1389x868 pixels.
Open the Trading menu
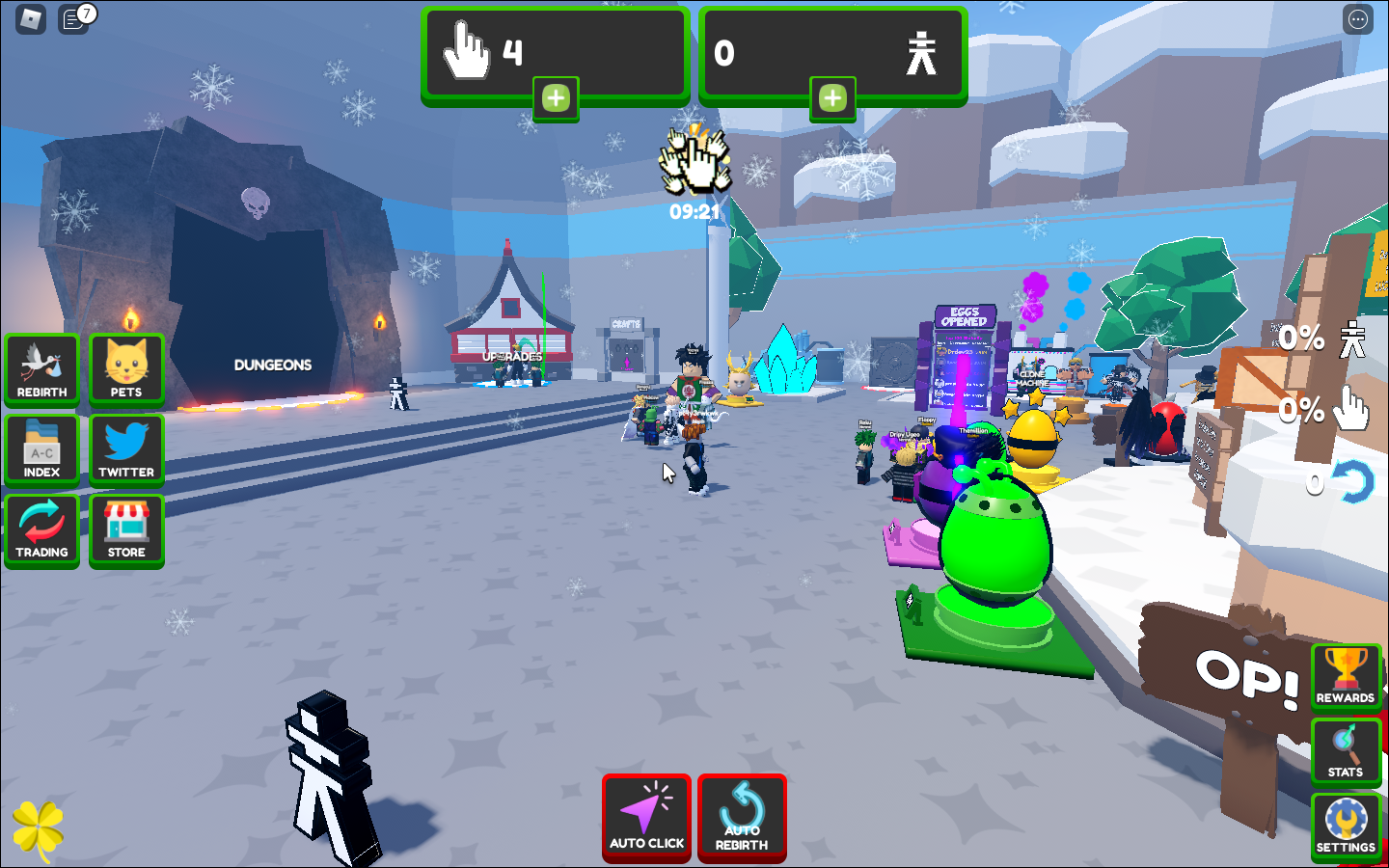click(41, 529)
